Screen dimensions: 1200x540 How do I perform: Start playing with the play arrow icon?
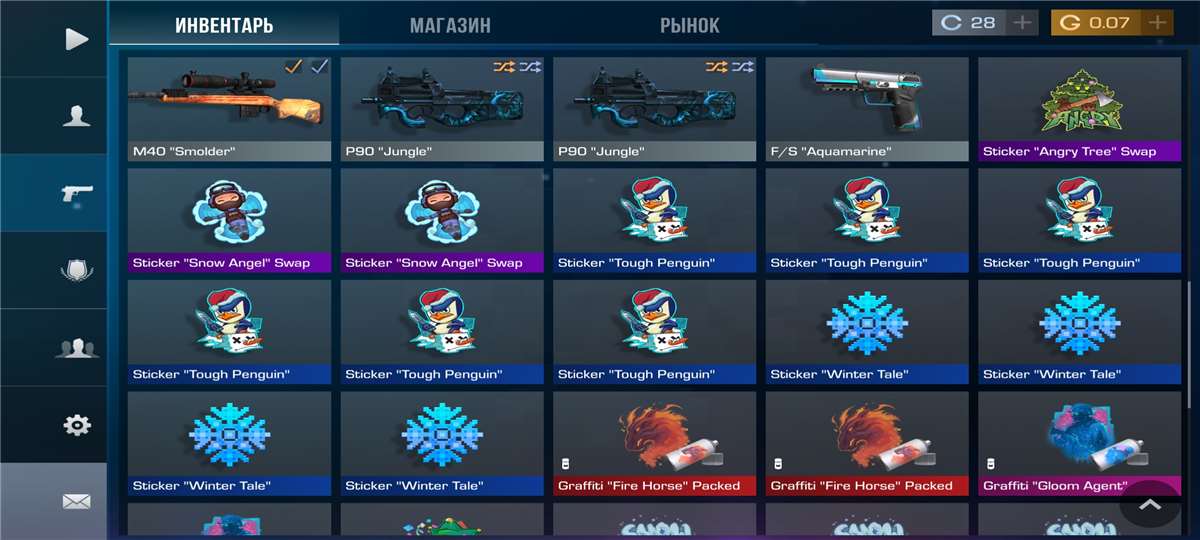pos(76,39)
